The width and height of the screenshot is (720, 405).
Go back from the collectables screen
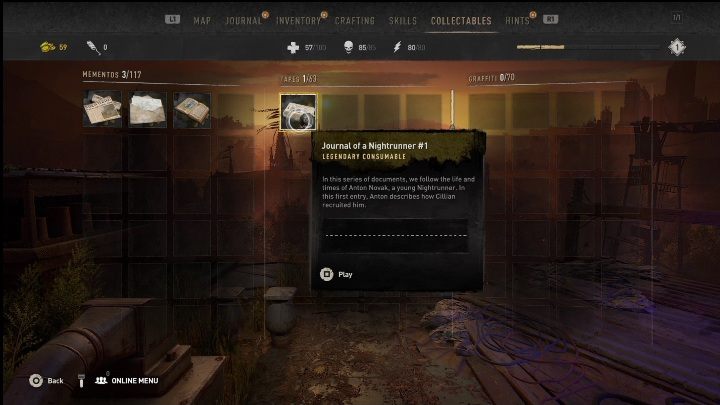pyautogui.click(x=46, y=380)
